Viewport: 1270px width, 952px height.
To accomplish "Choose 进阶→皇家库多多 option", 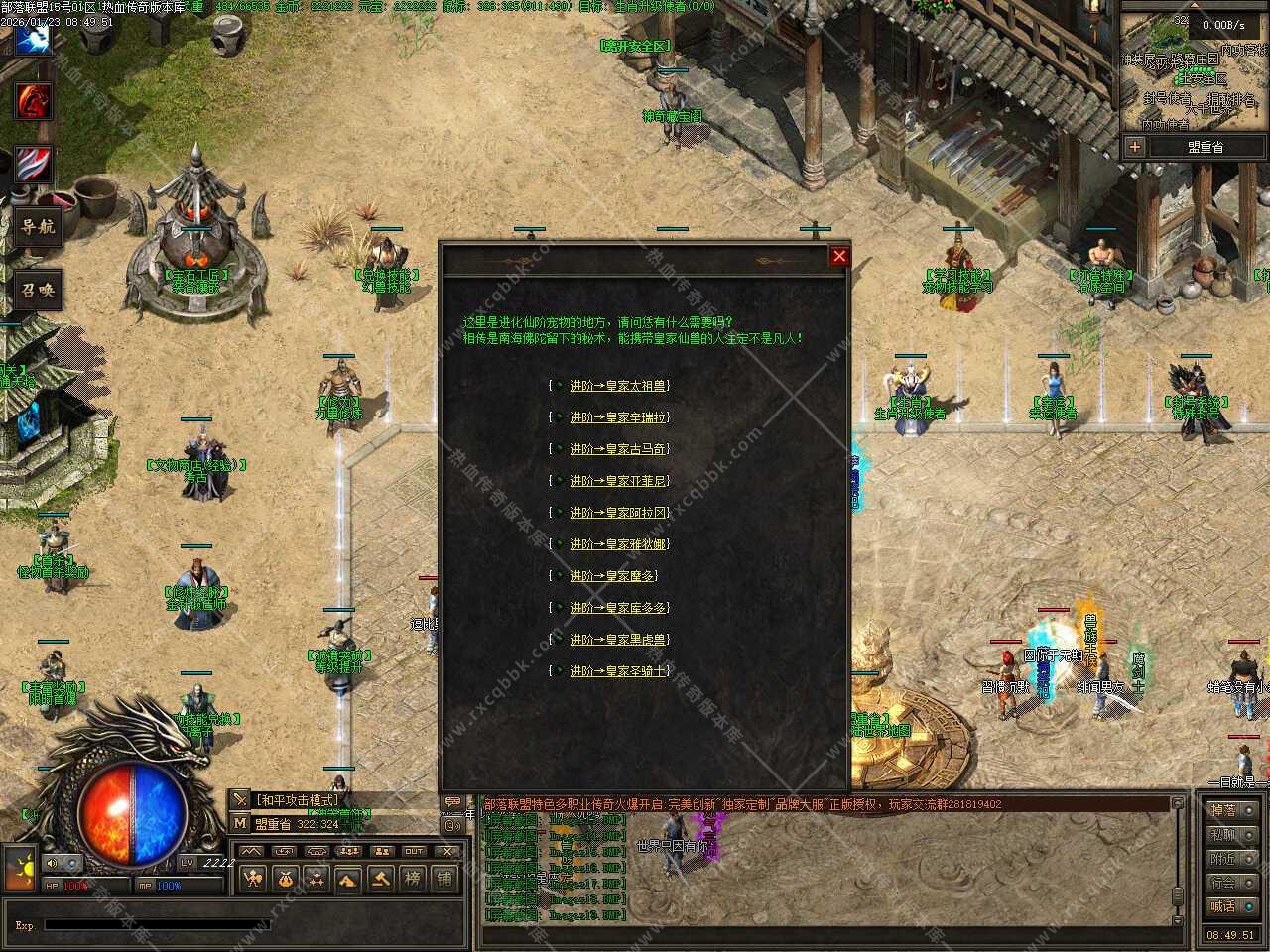I will (x=618, y=608).
